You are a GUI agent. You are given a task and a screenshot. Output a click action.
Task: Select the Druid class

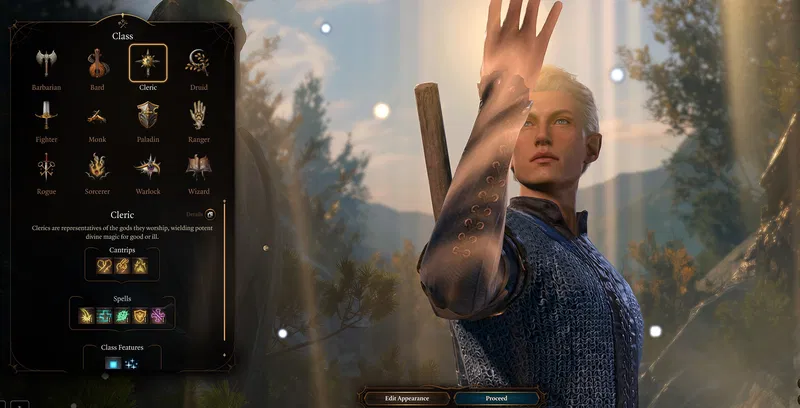pyautogui.click(x=198, y=64)
